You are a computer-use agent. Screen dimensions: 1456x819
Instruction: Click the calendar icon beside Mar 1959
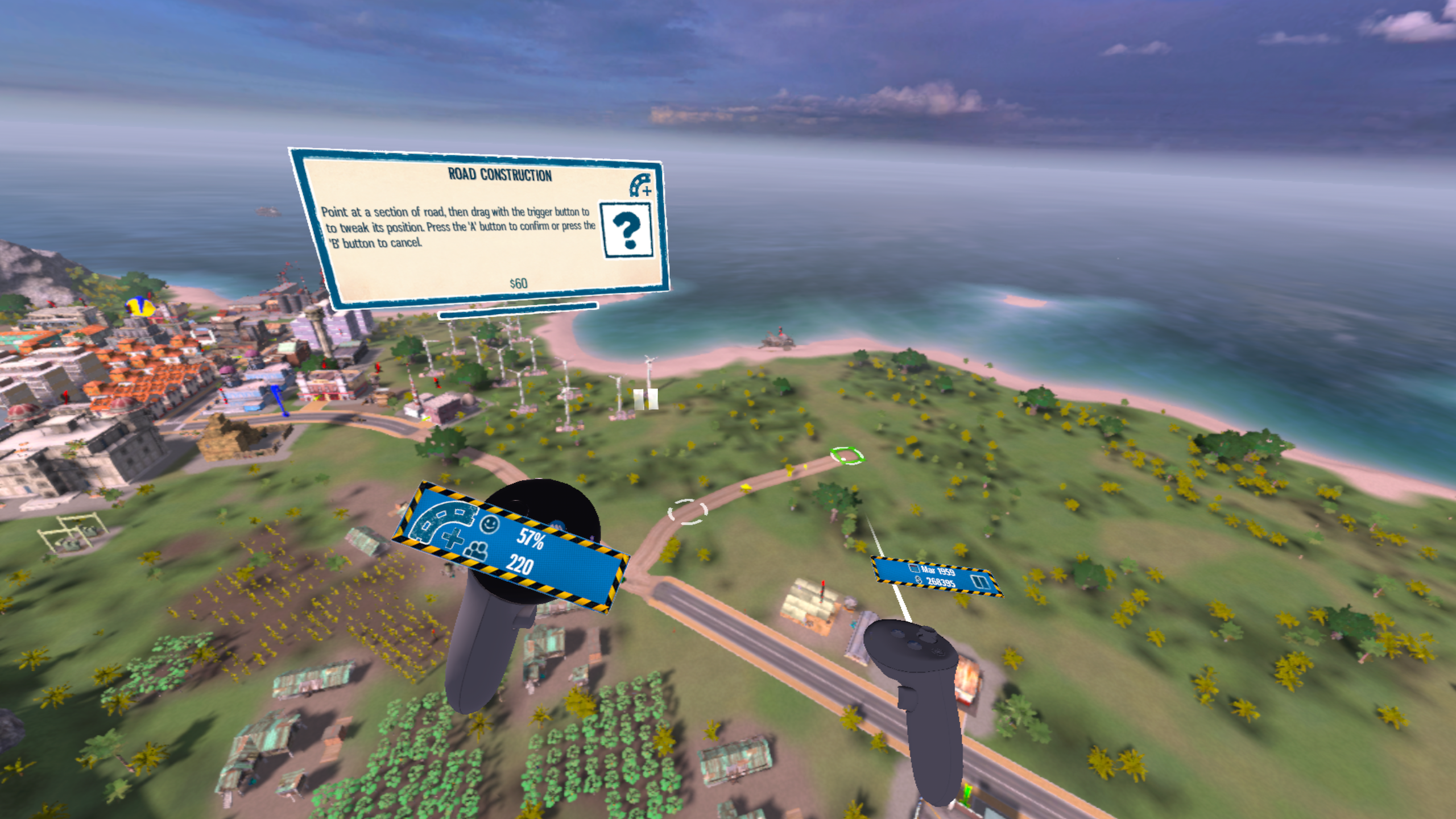(915, 568)
